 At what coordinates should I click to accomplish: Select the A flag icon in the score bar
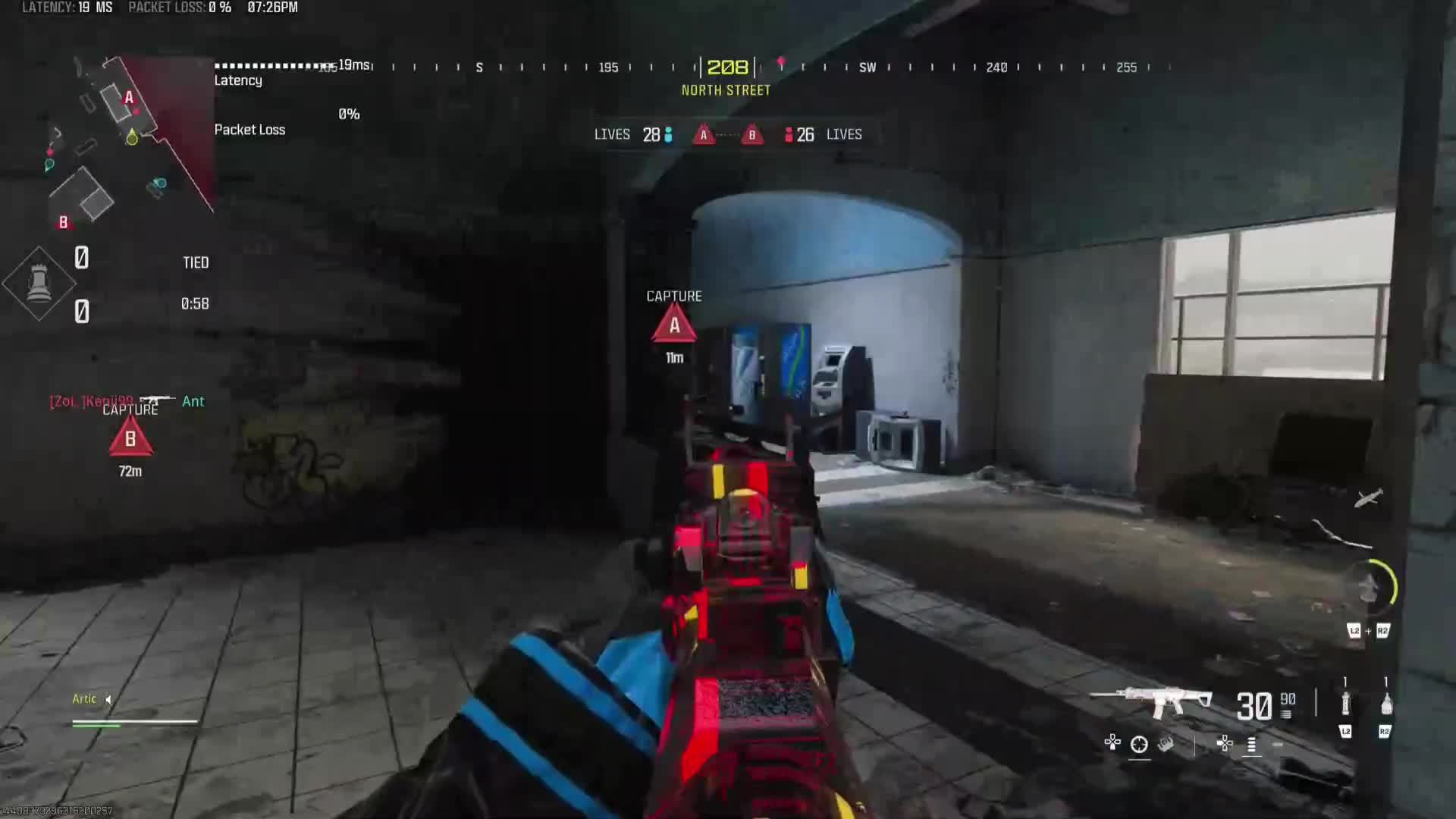click(704, 135)
